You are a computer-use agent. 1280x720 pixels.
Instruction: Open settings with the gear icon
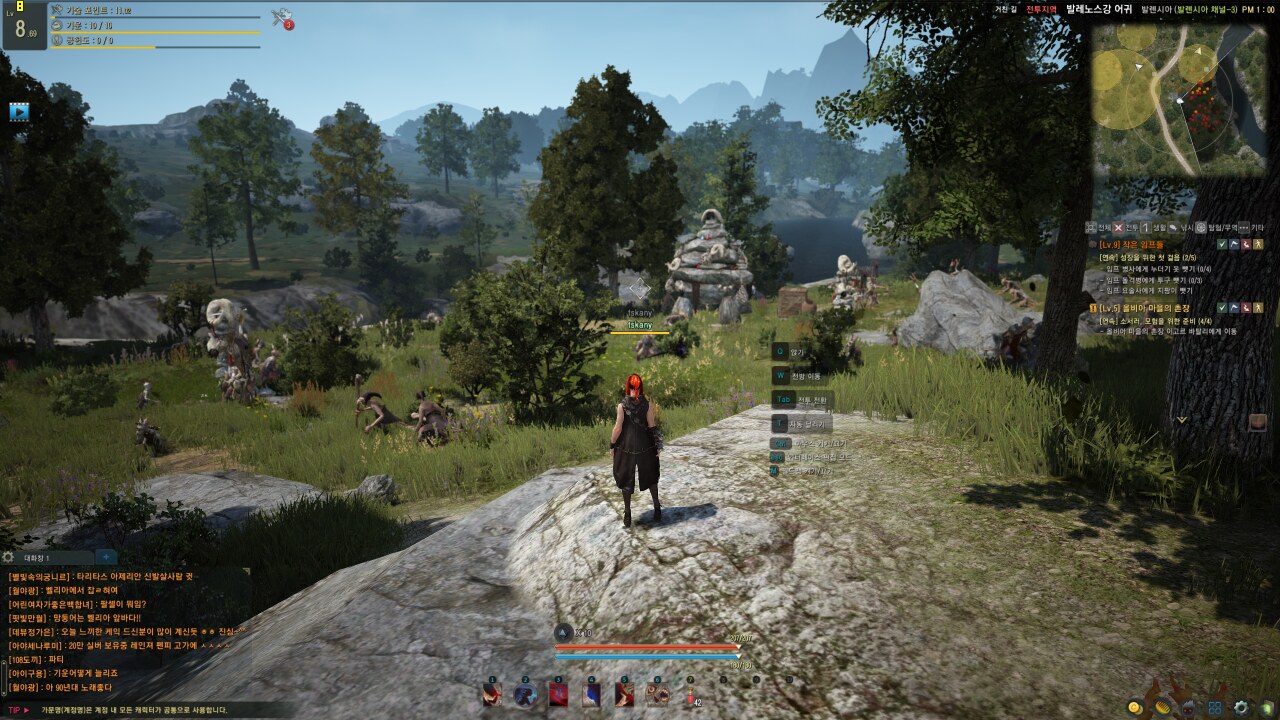(x=1241, y=707)
